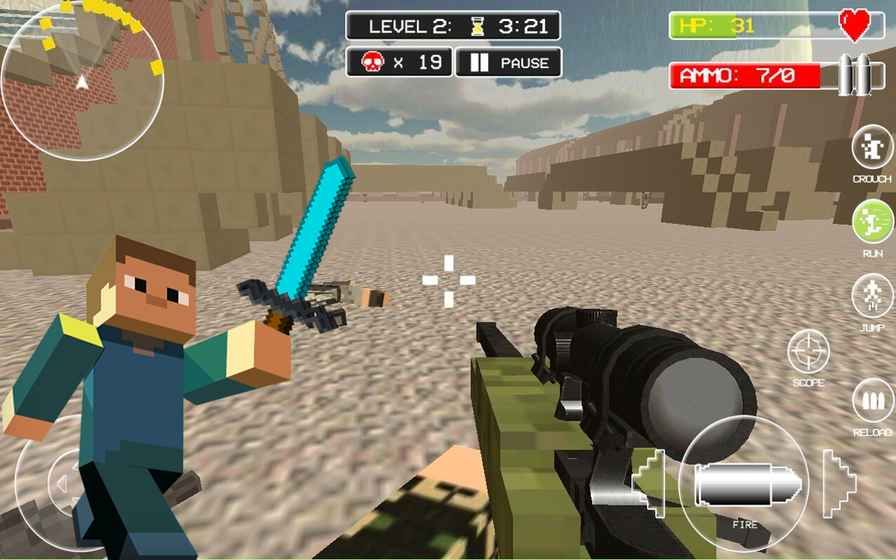Activate the Crouch button
Screen dimensions: 896x560
pos(871,149)
